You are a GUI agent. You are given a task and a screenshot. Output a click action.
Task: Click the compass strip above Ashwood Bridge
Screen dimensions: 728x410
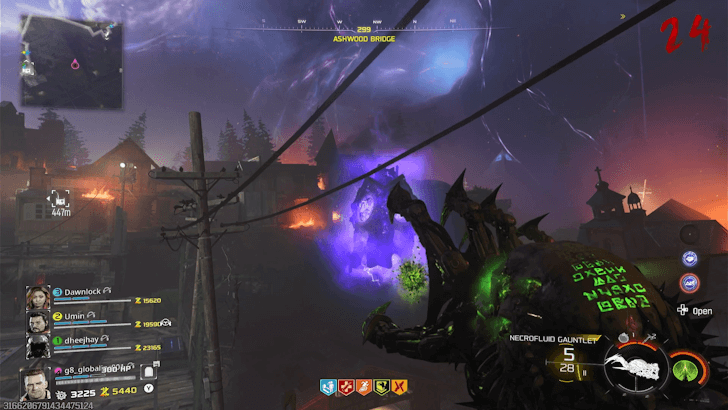(x=363, y=24)
